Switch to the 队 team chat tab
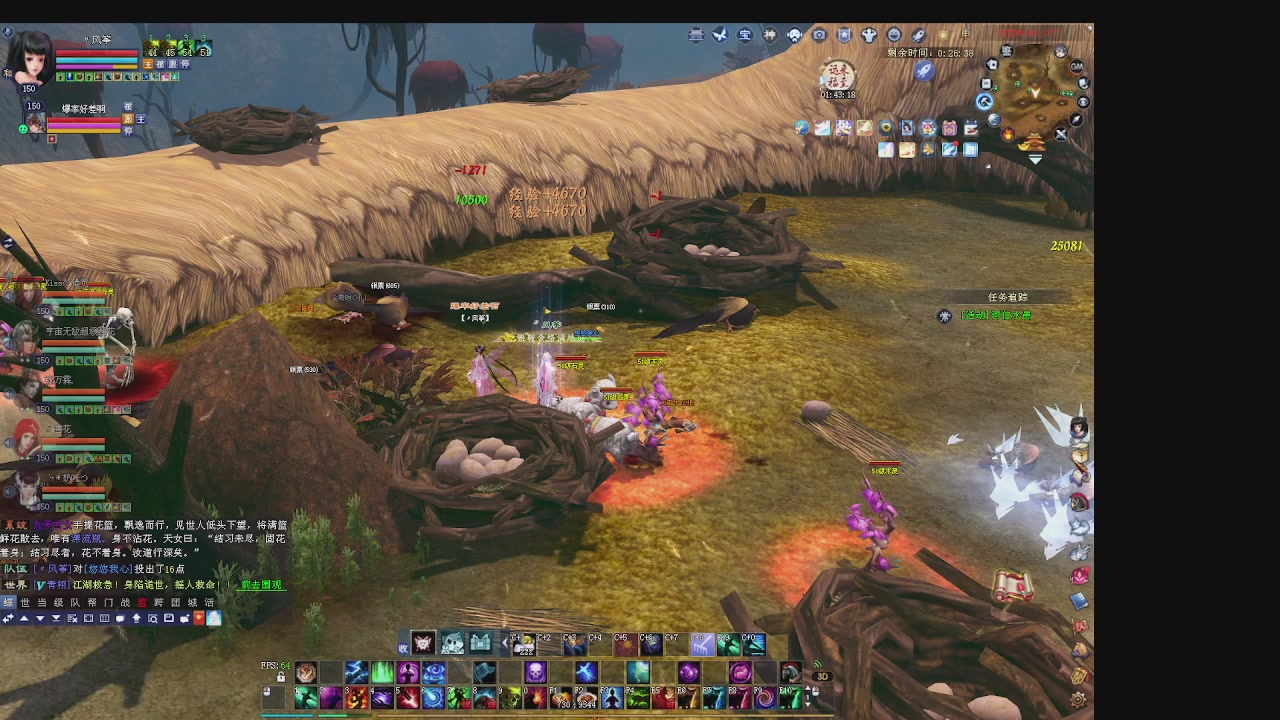The image size is (1280, 720). [74, 603]
